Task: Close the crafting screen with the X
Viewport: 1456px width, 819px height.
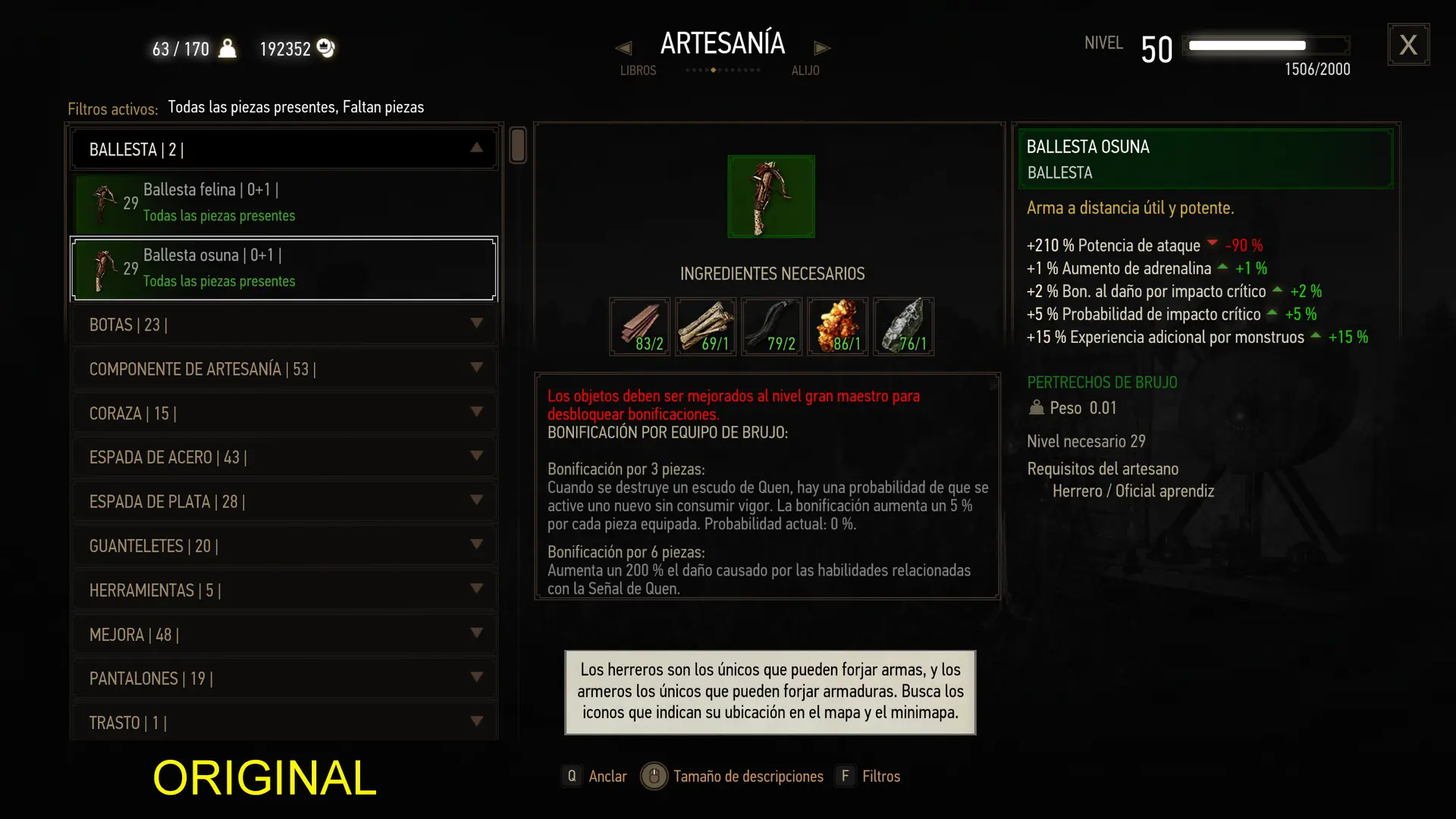Action: click(x=1408, y=45)
